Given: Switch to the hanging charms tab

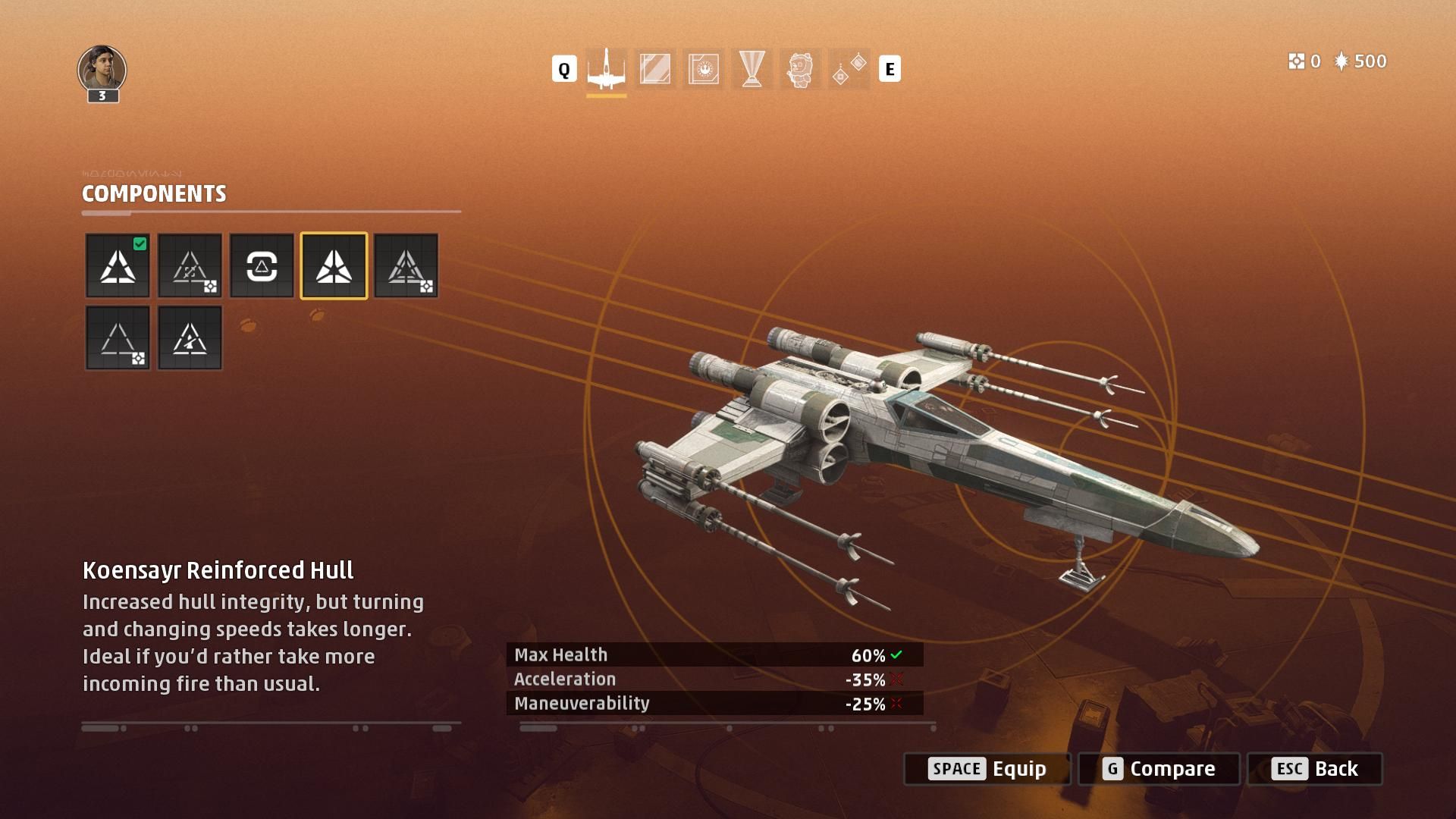Looking at the screenshot, I should pyautogui.click(x=849, y=70).
